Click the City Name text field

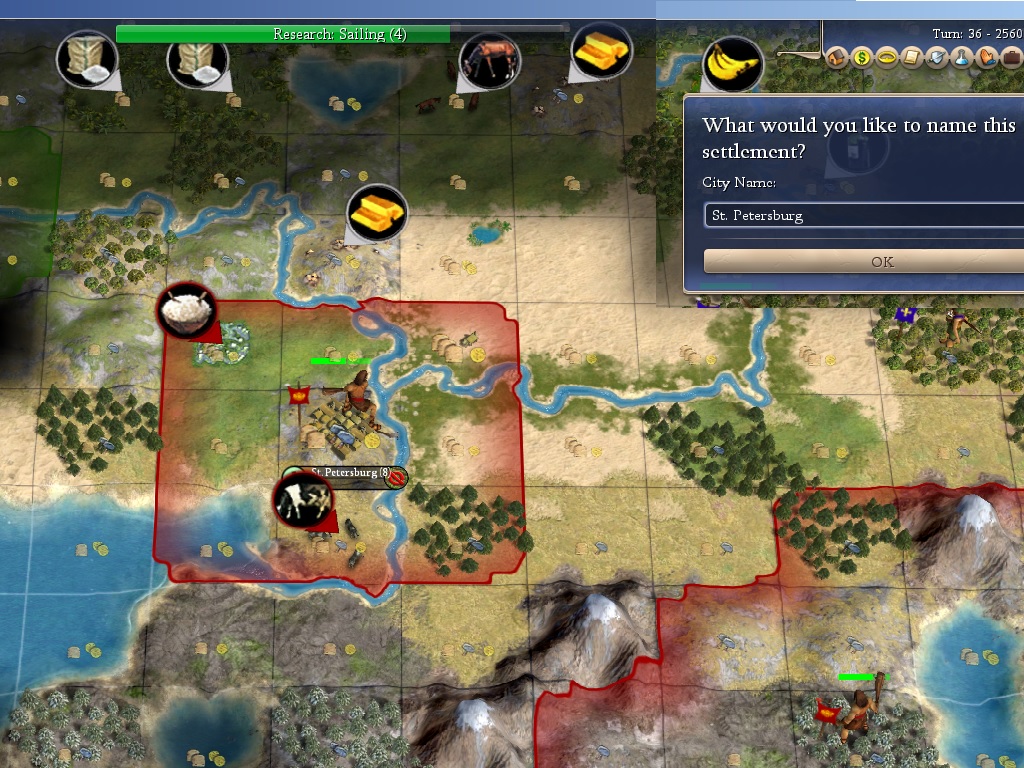864,215
